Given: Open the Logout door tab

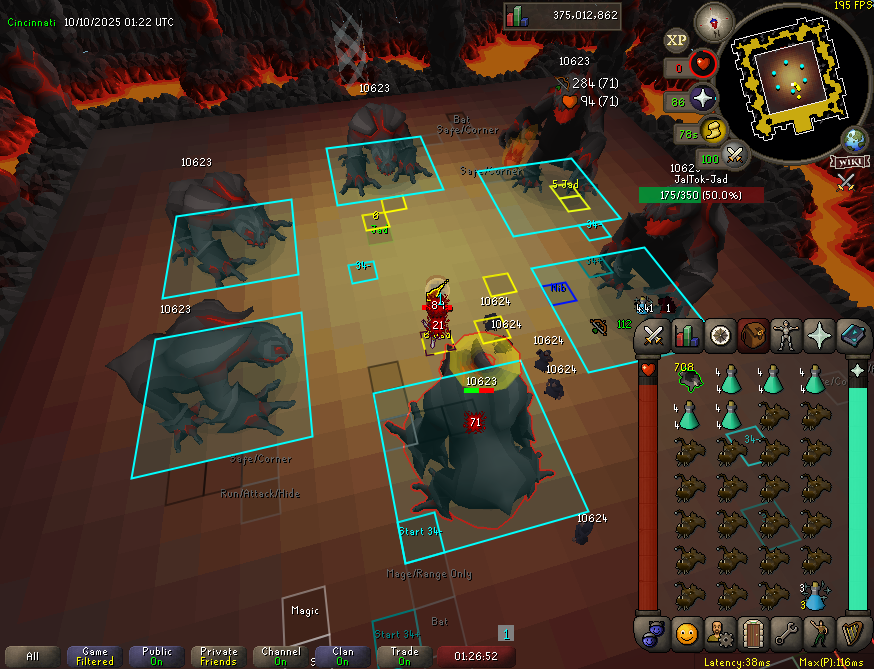Looking at the screenshot, I should tap(752, 632).
